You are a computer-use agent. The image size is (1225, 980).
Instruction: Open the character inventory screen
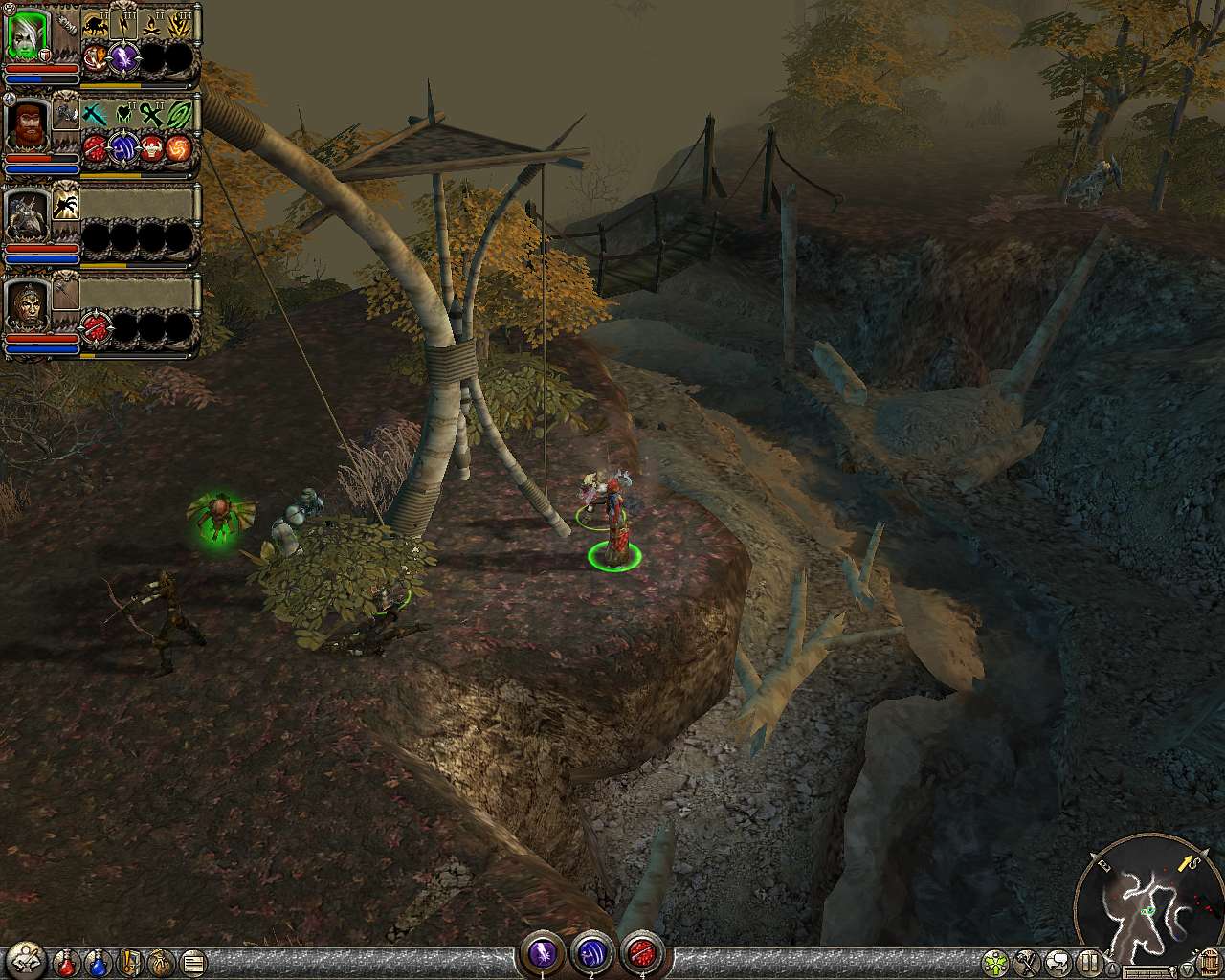coord(27,959)
